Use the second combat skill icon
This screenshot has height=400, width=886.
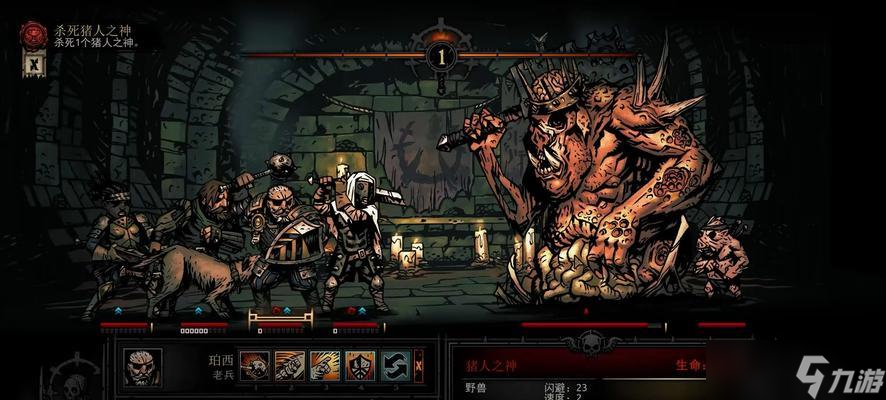tap(290, 366)
